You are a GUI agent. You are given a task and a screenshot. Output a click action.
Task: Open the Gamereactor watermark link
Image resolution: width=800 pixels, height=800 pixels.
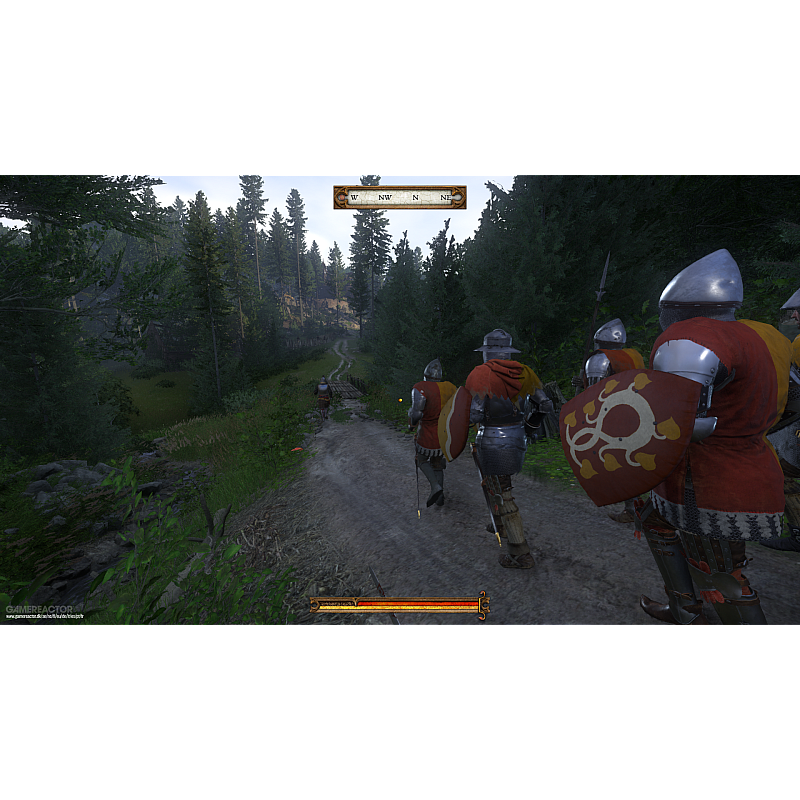click(44, 611)
